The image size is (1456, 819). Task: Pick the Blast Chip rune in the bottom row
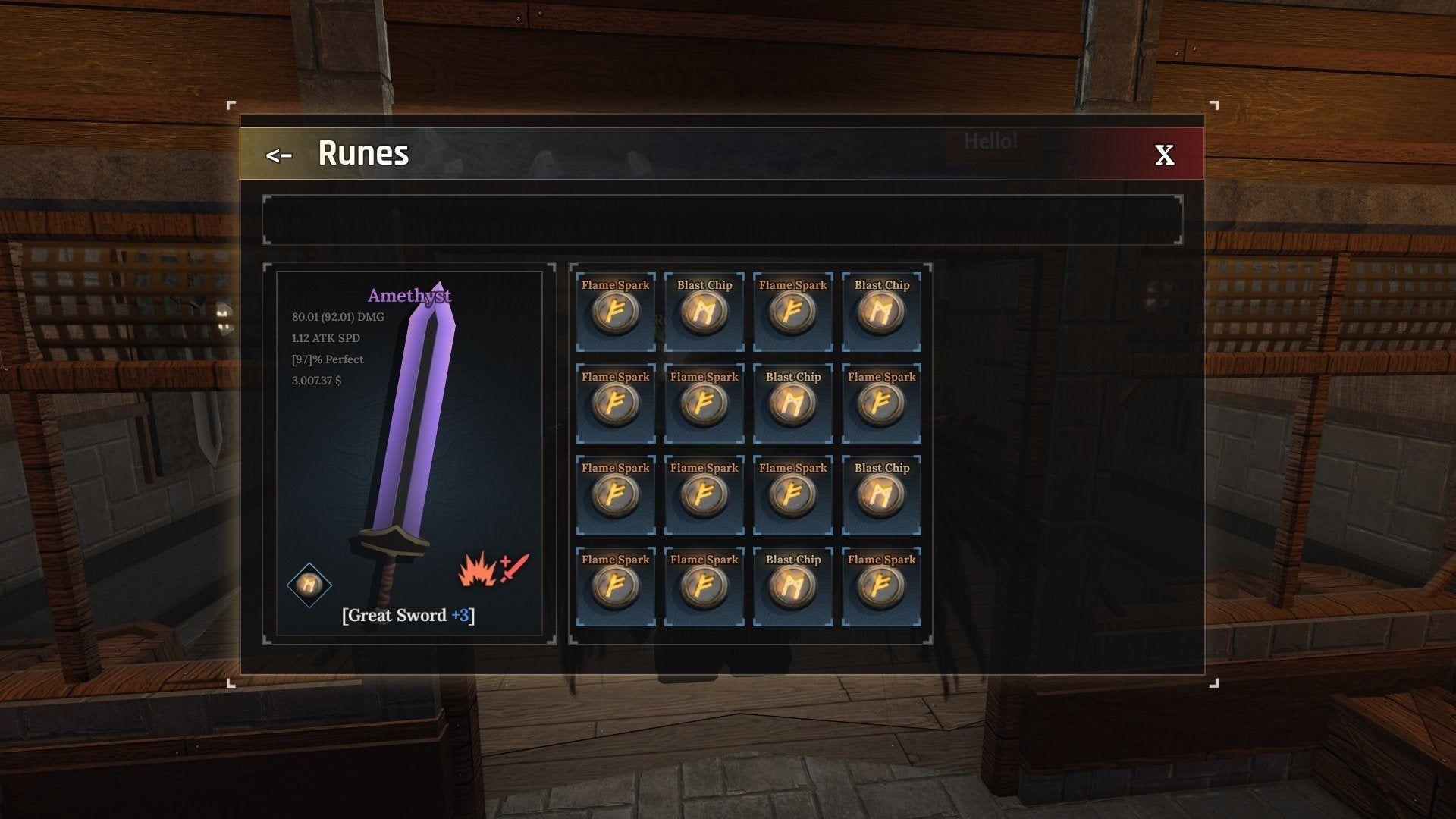pos(792,585)
